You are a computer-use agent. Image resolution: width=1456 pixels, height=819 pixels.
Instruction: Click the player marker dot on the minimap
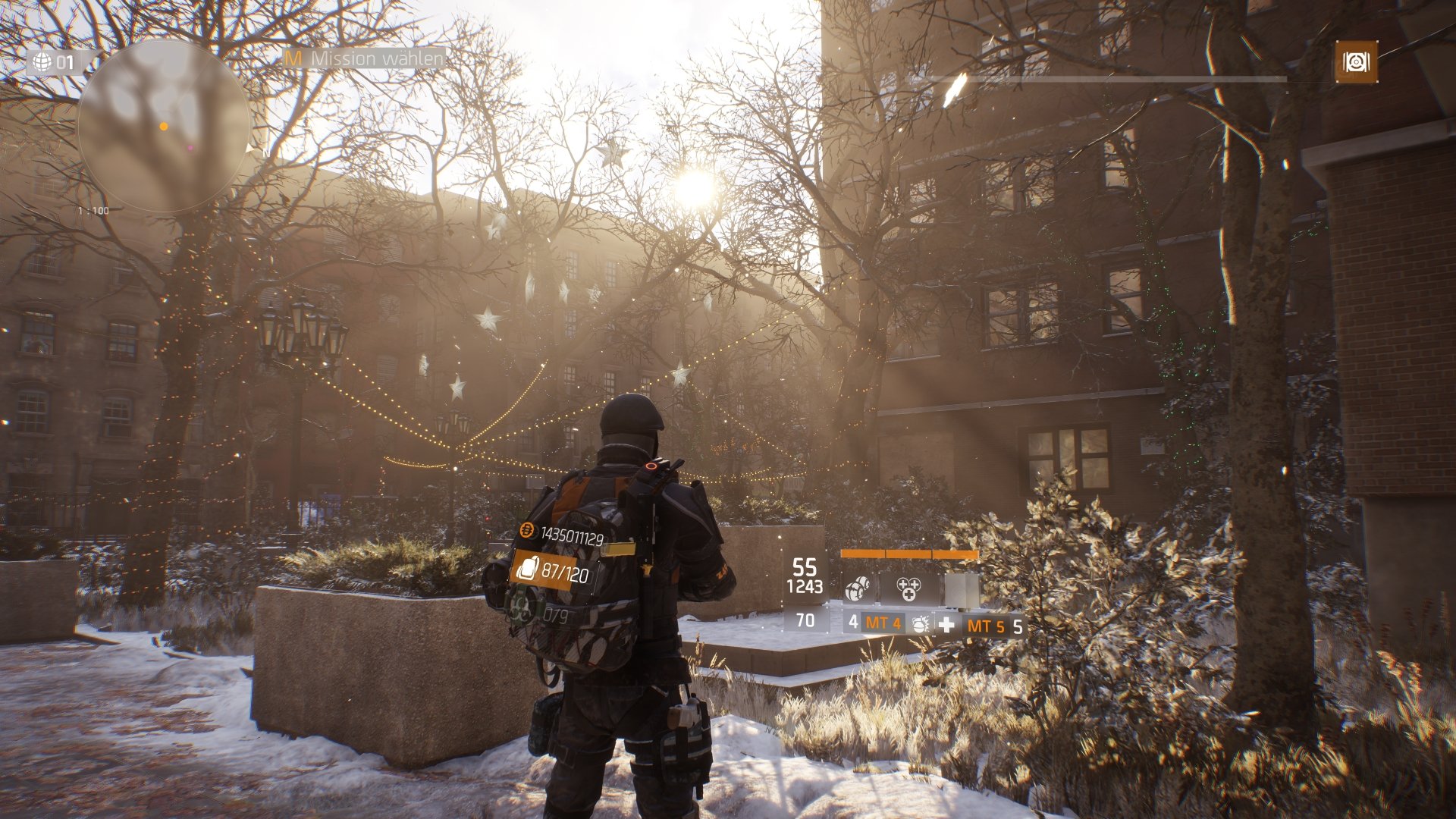pyautogui.click(x=164, y=126)
